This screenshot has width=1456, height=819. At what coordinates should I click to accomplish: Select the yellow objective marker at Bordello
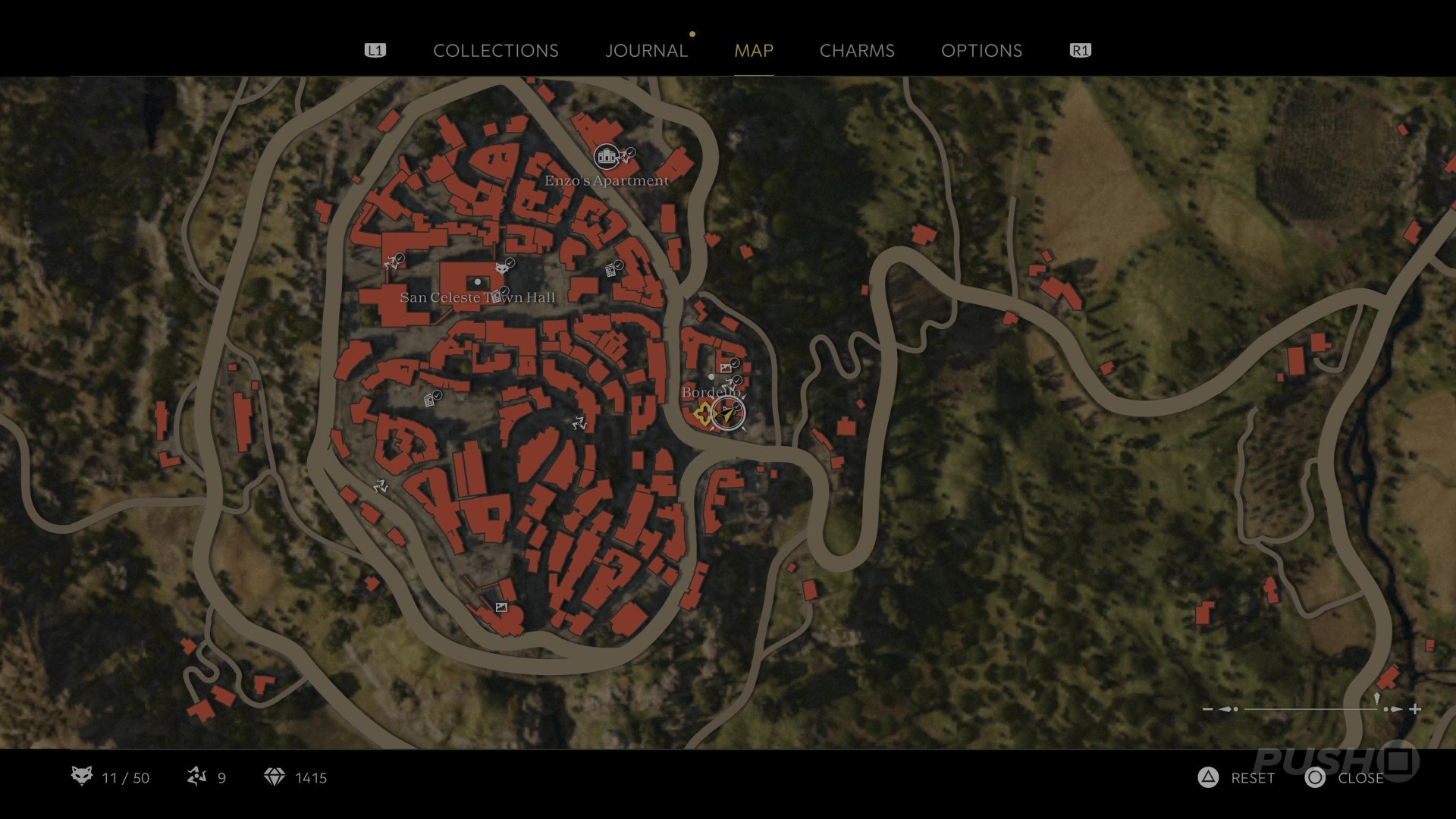(x=703, y=413)
